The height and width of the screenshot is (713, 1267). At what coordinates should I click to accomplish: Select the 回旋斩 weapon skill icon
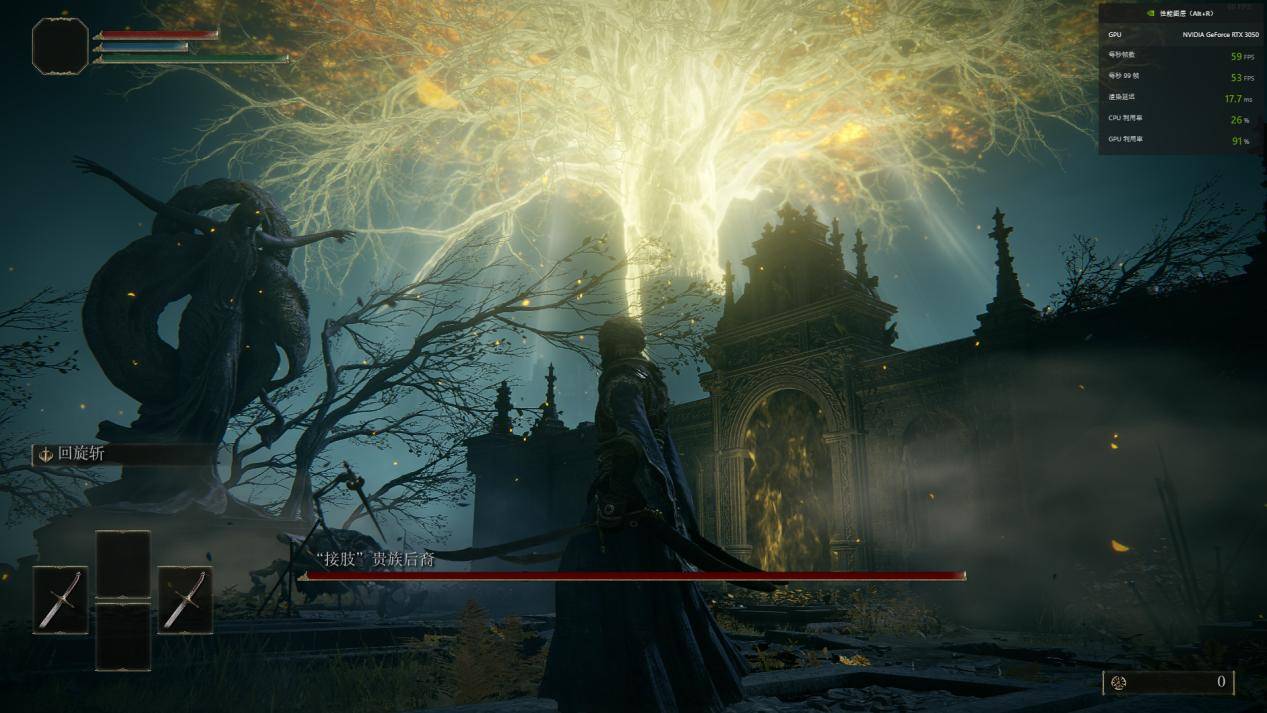tap(45, 454)
